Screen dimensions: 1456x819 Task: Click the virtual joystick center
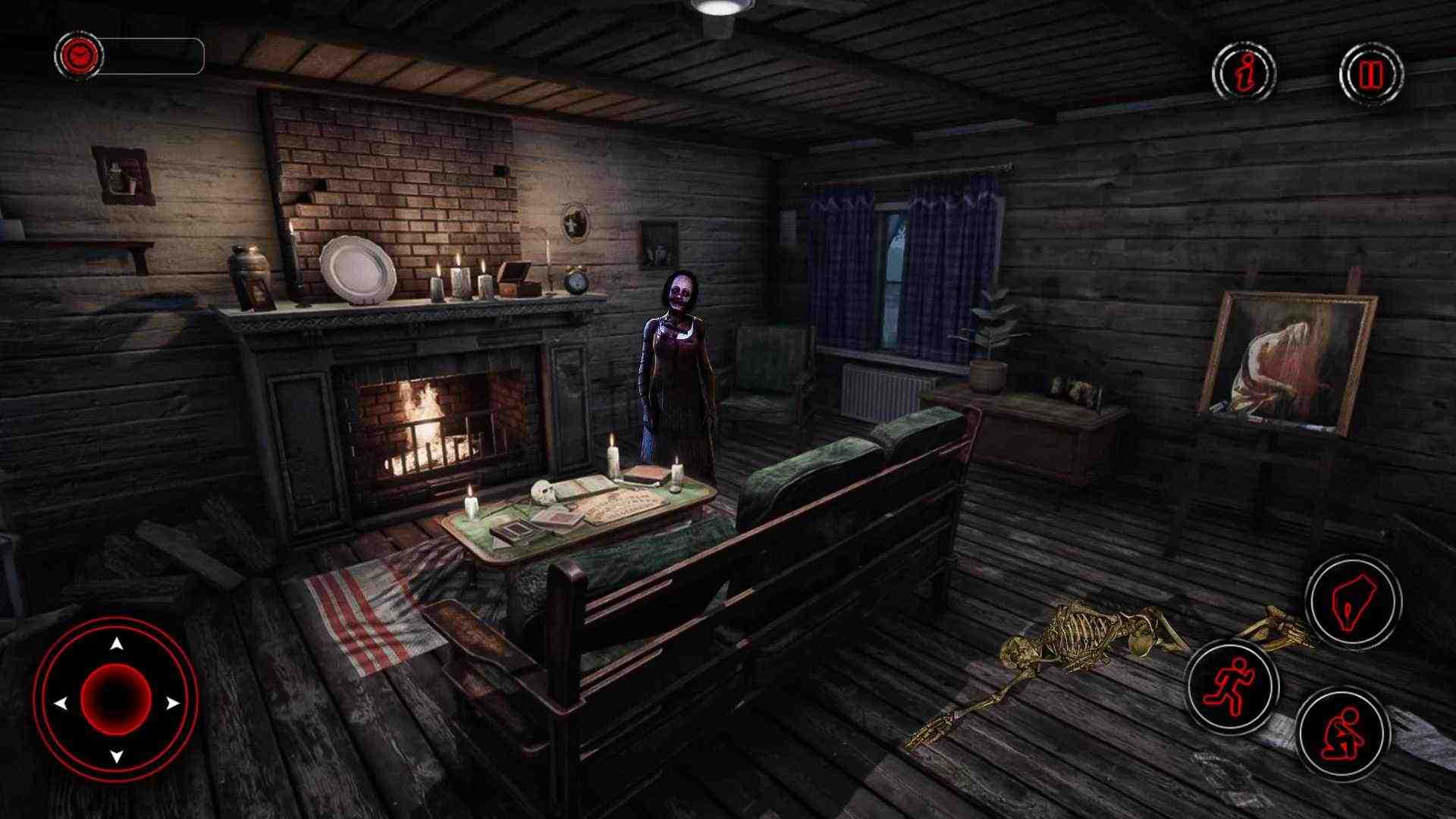(116, 699)
